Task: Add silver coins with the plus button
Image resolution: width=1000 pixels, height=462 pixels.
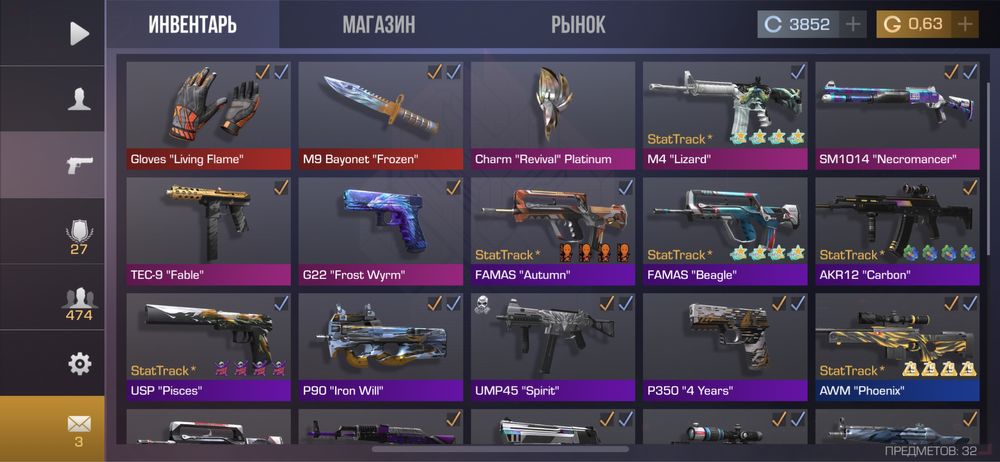Action: [x=852, y=25]
